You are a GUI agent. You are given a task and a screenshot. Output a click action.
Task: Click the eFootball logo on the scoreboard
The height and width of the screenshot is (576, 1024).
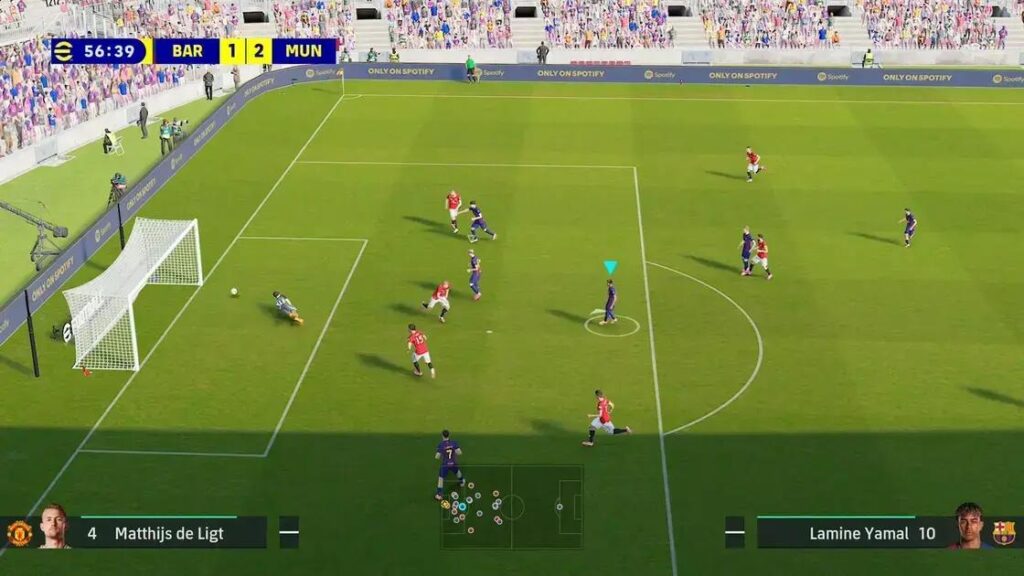(64, 51)
